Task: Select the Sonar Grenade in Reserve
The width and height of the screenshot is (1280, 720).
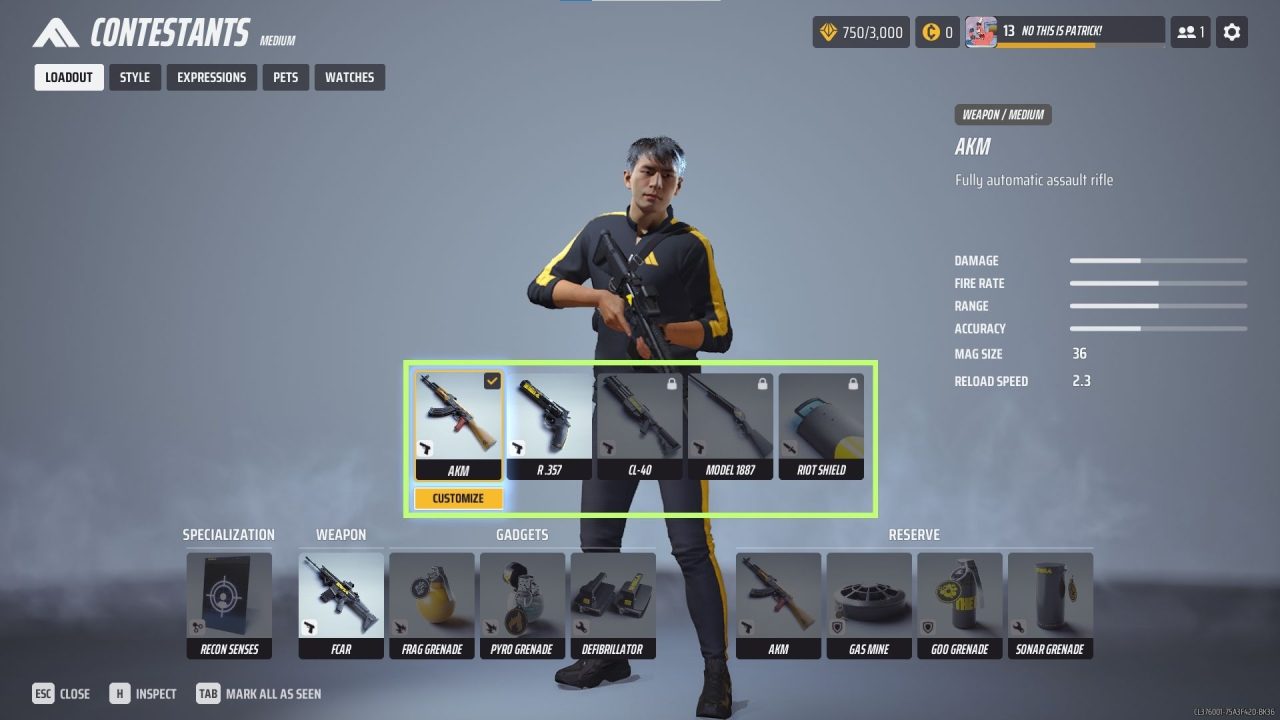Action: tap(1050, 598)
